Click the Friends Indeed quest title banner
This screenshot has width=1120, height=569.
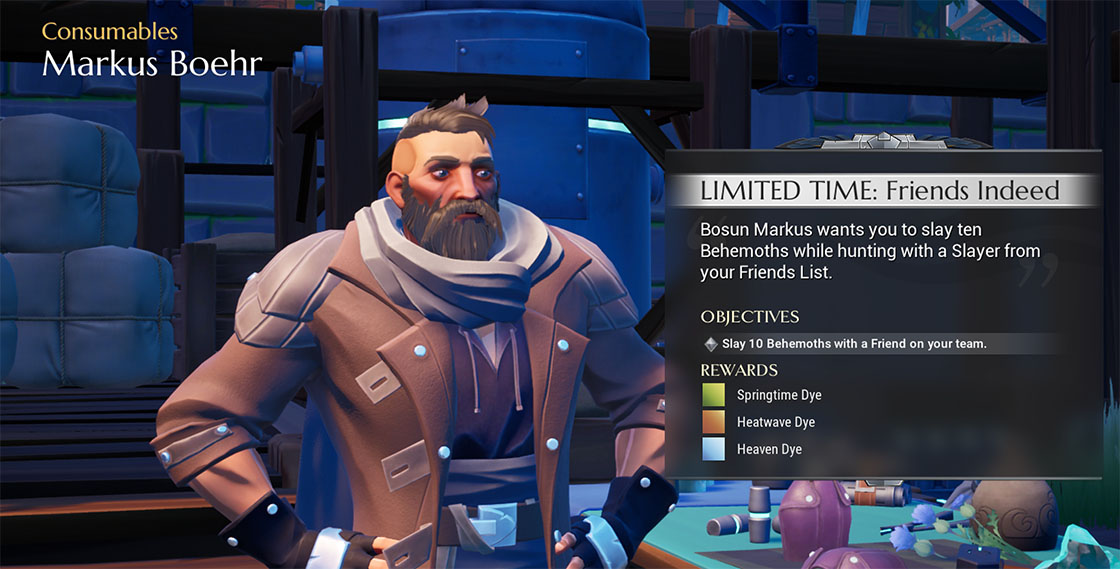pyautogui.click(x=880, y=191)
